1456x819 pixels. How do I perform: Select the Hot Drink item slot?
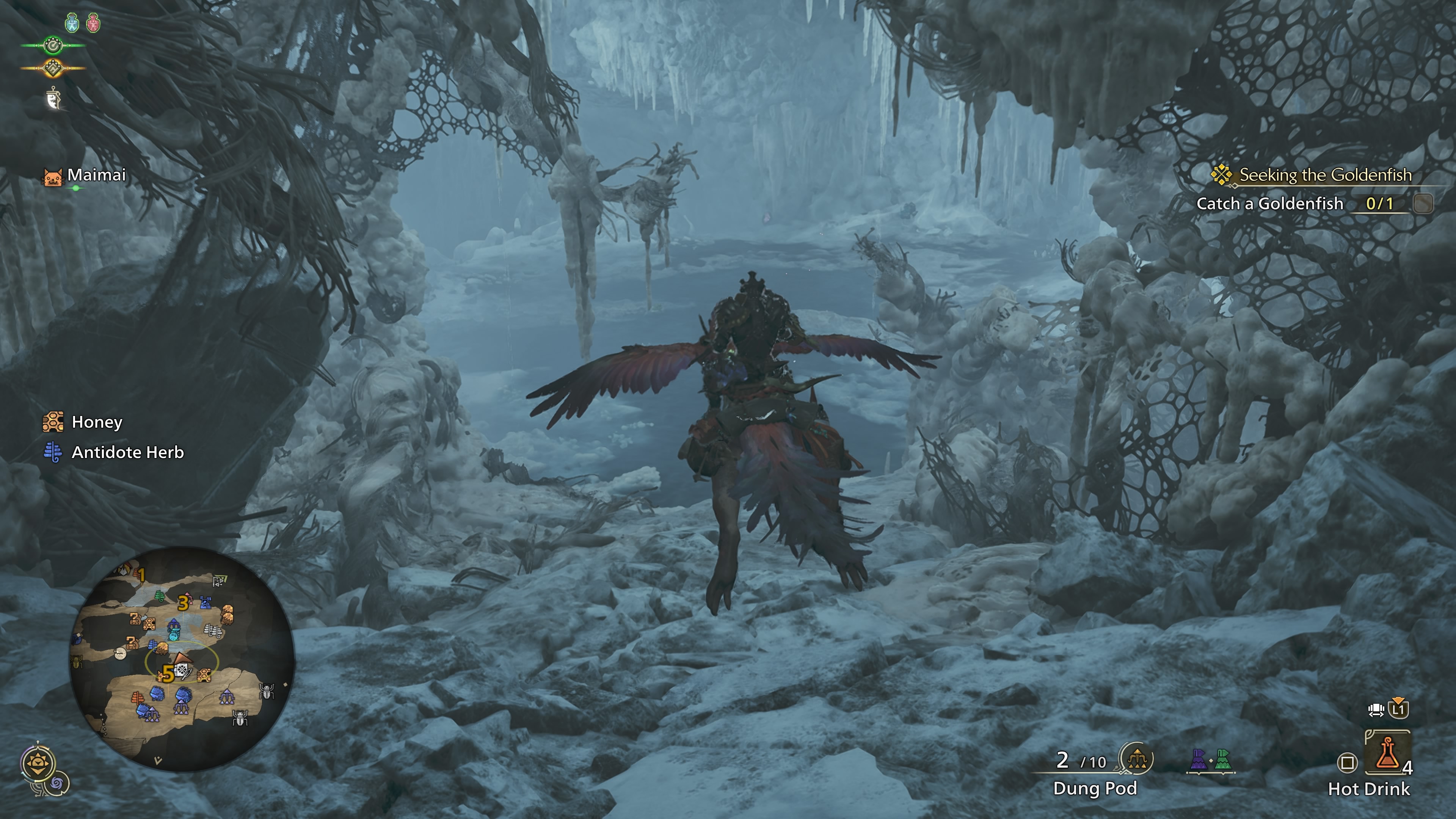(1387, 753)
